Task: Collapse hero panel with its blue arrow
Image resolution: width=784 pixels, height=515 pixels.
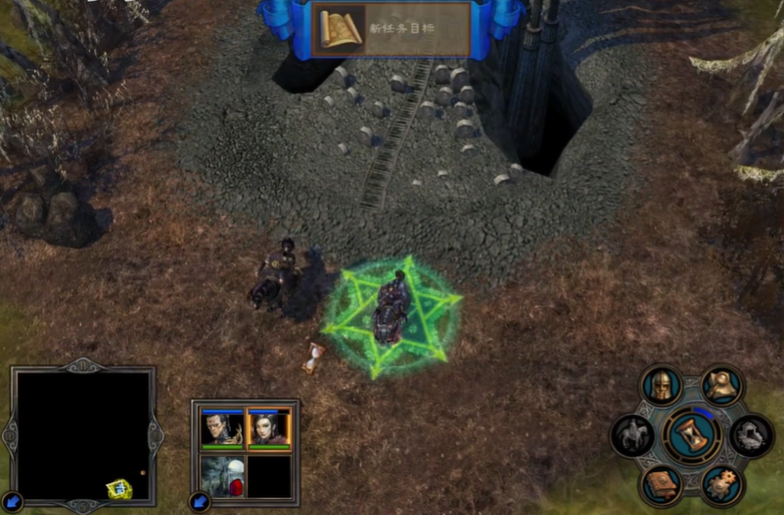Action: 198,502
